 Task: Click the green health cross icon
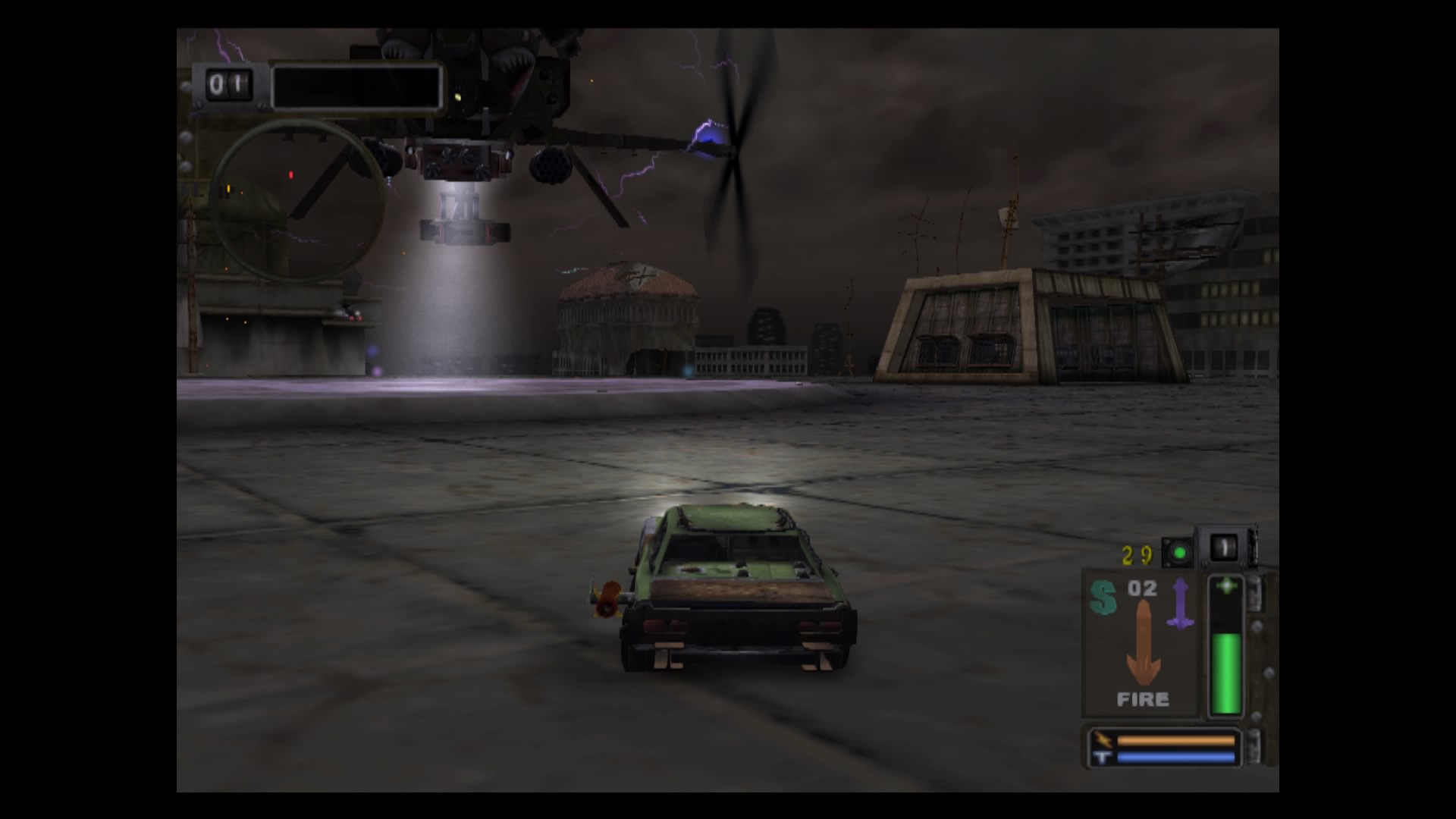click(1226, 584)
